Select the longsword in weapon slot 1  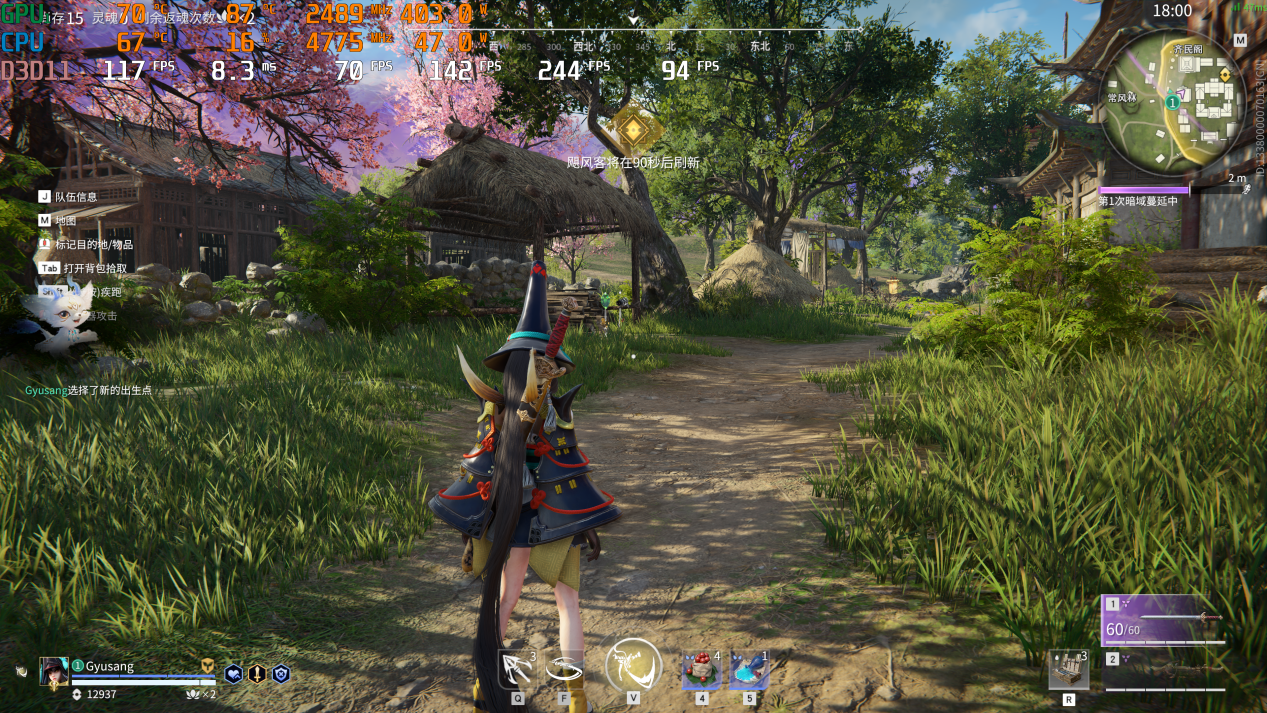(x=1164, y=621)
